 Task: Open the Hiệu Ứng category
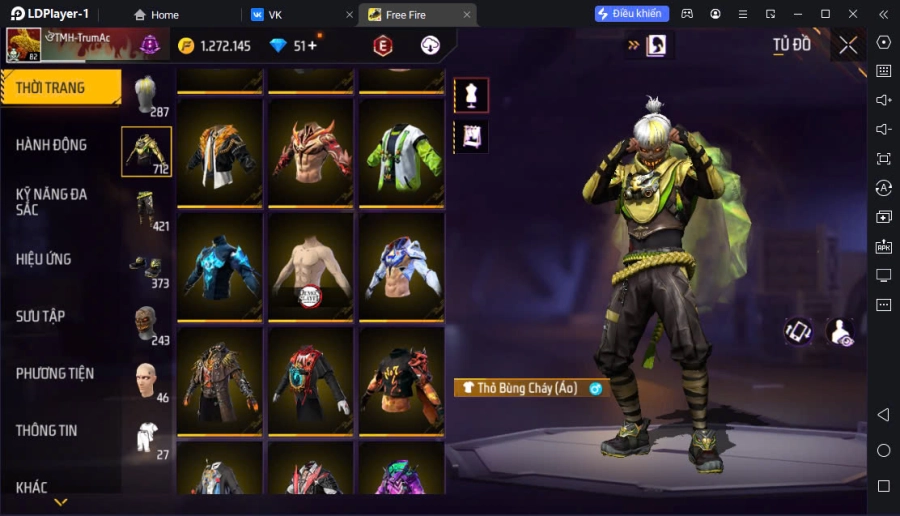pos(44,259)
